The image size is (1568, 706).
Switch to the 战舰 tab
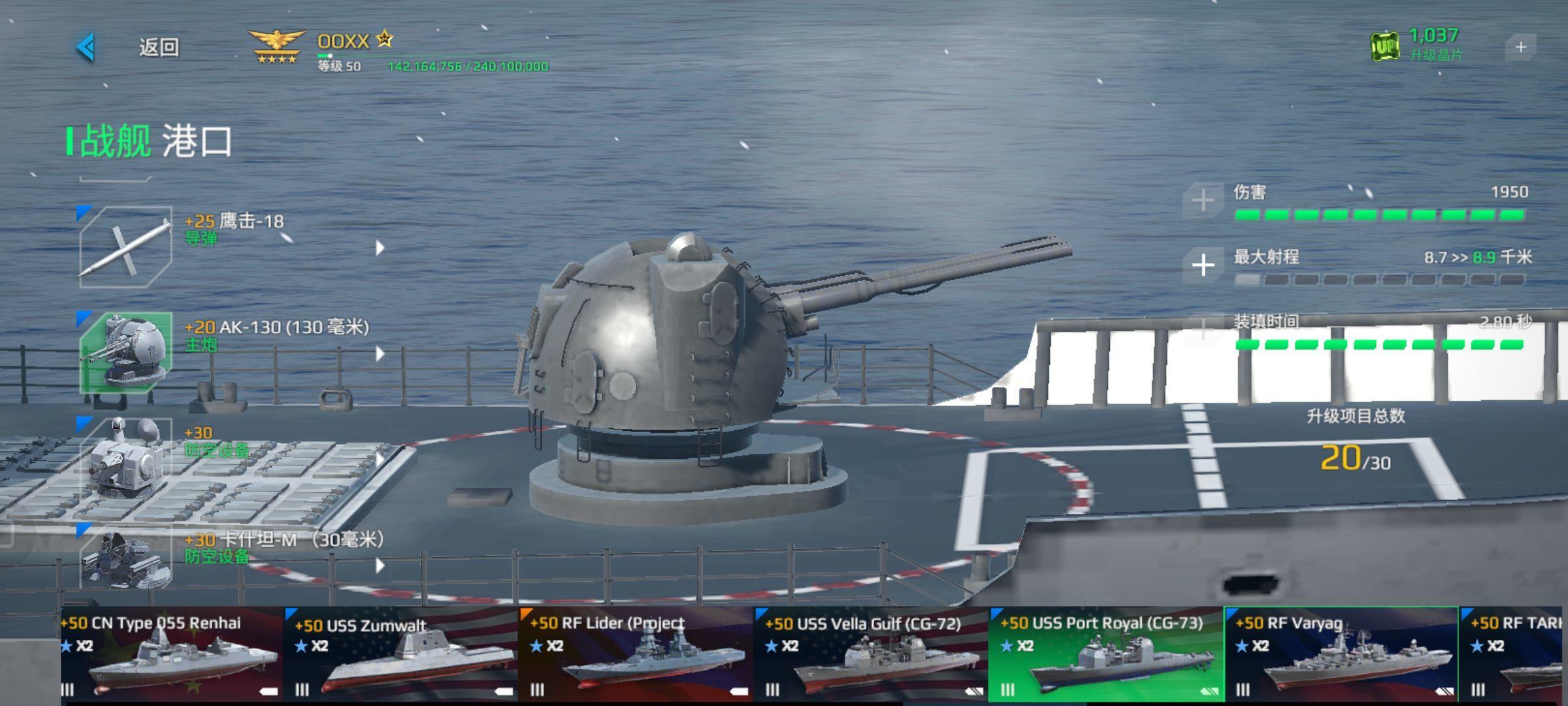pos(115,141)
